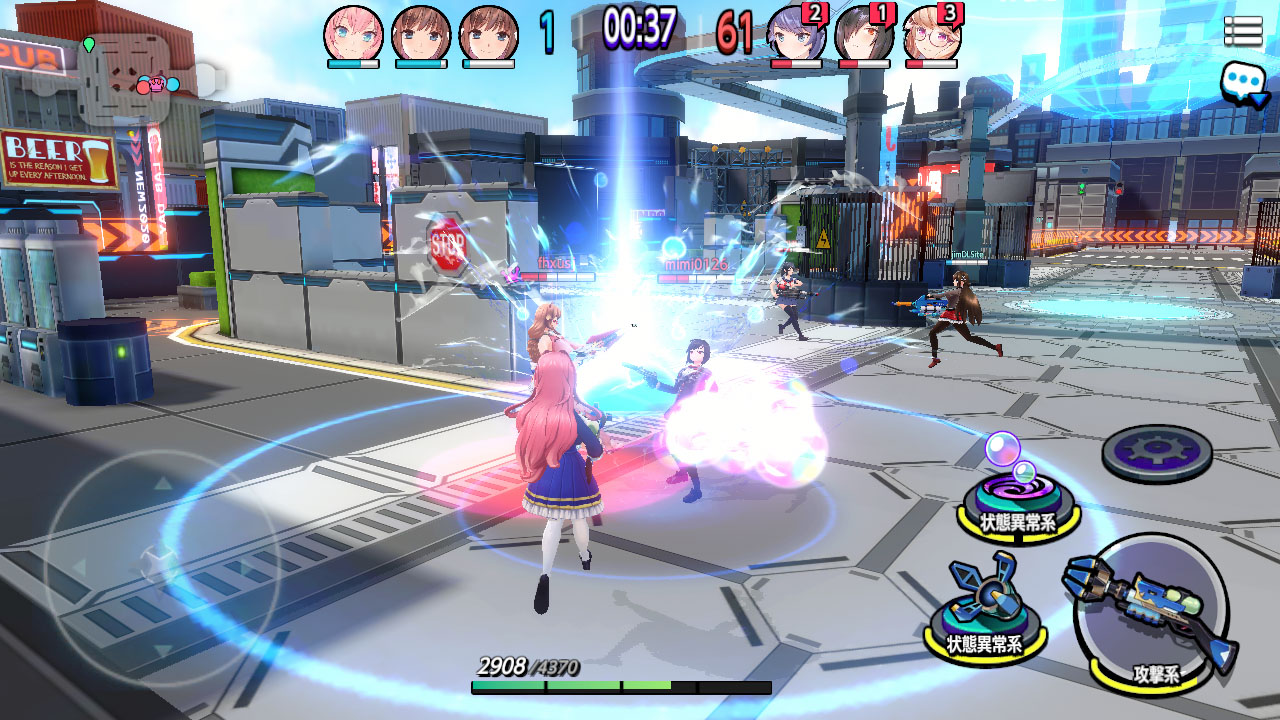Select the black-haired enemy portrait

pos(864,33)
